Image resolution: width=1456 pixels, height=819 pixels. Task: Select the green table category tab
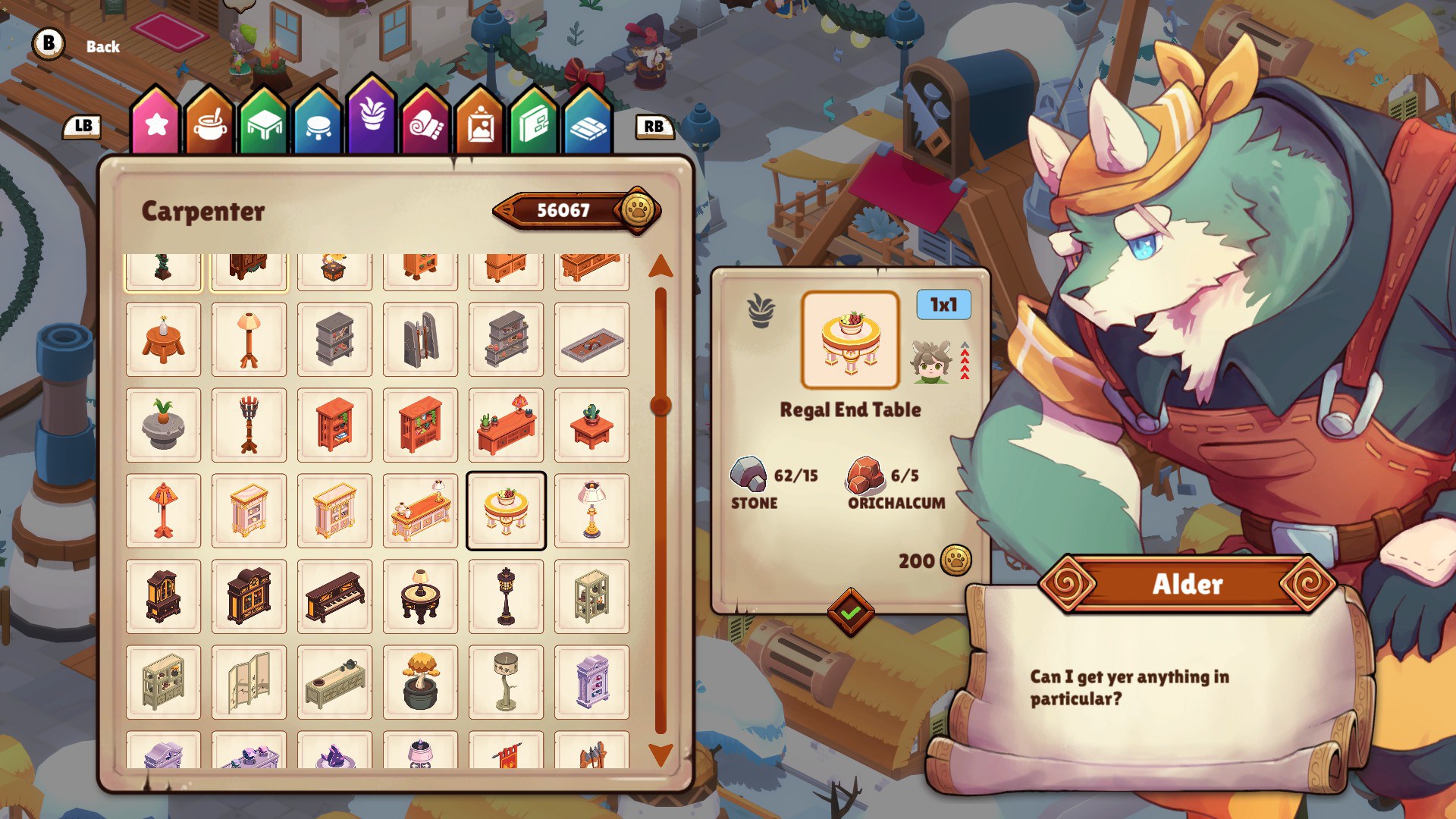[263, 124]
